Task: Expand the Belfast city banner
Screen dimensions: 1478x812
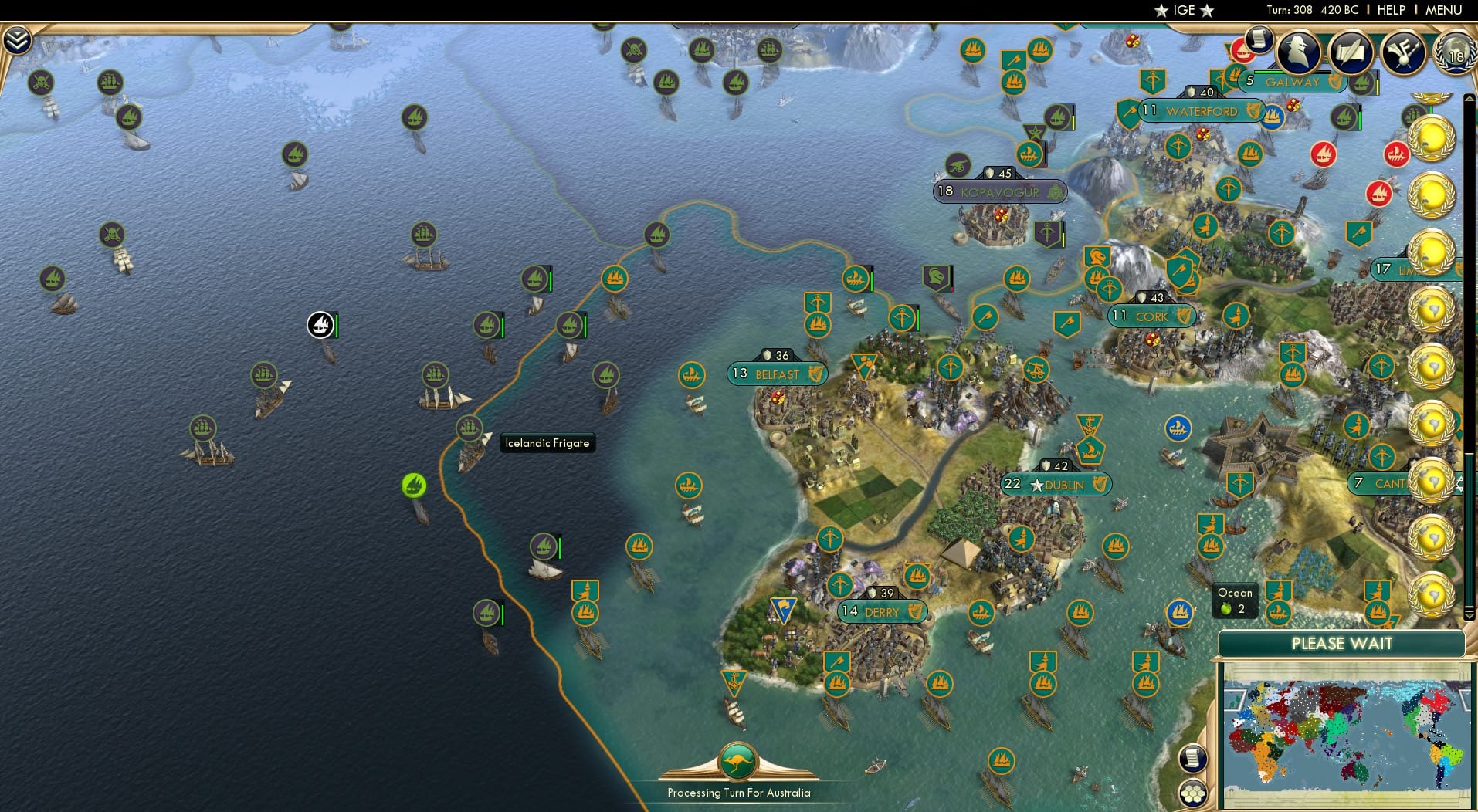Action: tap(776, 374)
